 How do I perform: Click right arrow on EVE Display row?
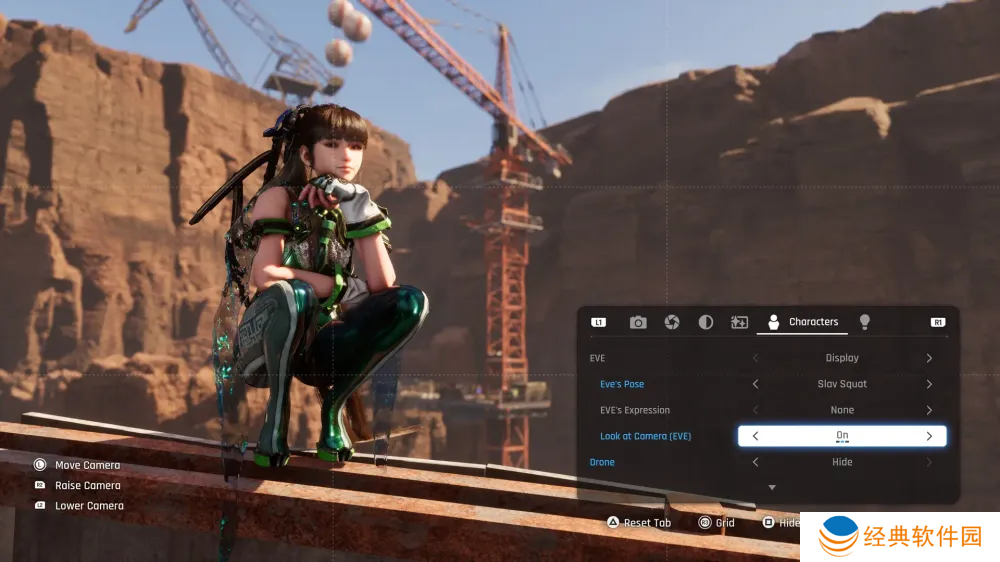tap(929, 358)
